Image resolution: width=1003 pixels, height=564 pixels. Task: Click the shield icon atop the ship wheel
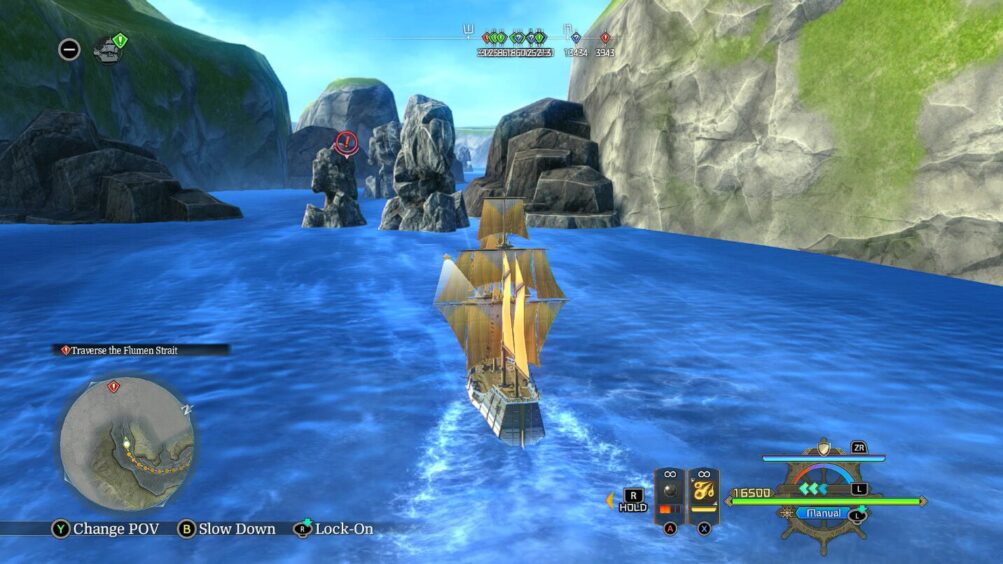pyautogui.click(x=824, y=449)
